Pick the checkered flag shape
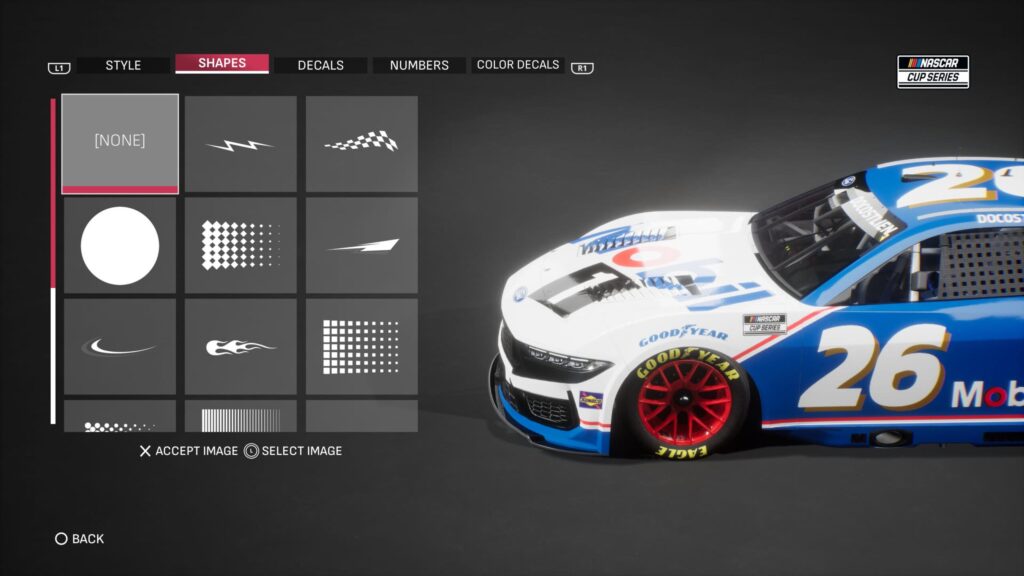This screenshot has height=576, width=1024. click(x=362, y=144)
